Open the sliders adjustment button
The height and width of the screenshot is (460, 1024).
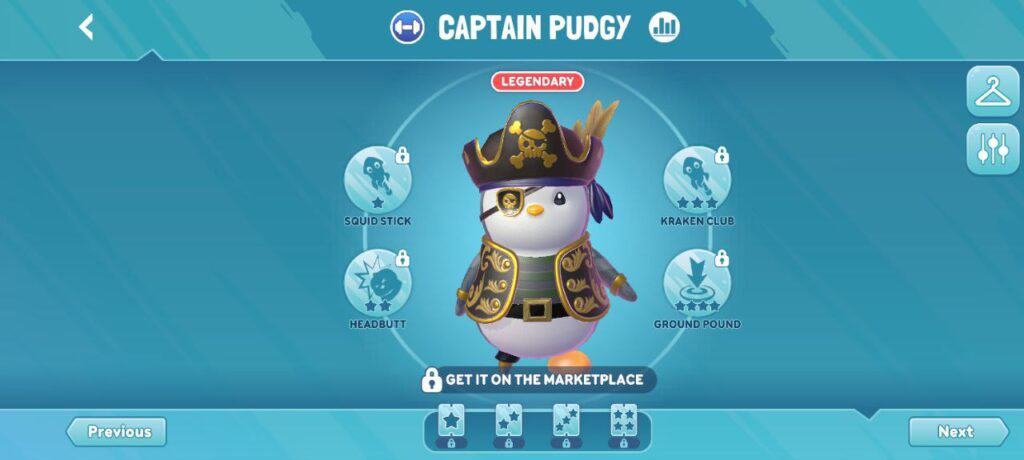pyautogui.click(x=992, y=149)
